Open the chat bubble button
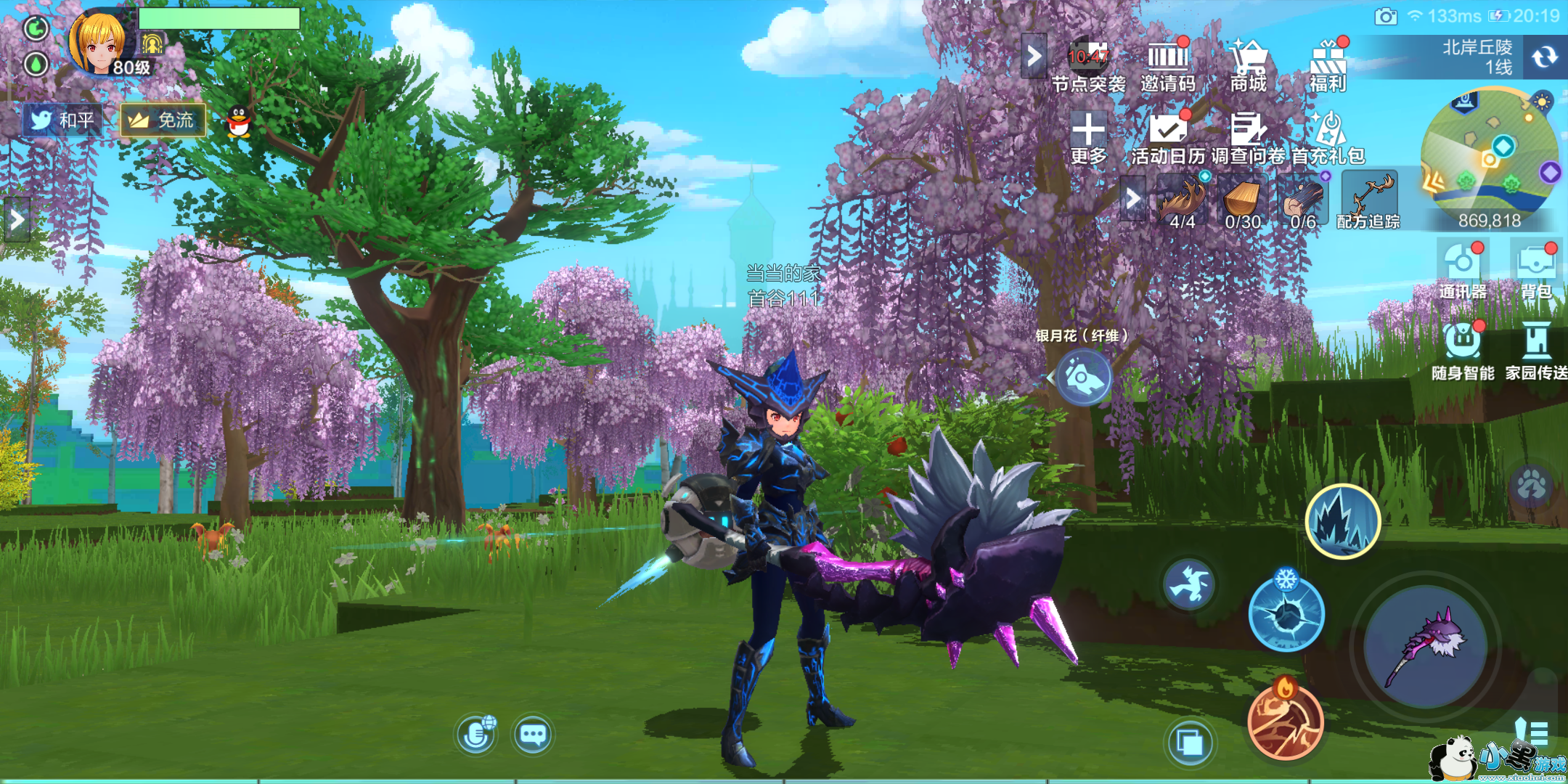Image resolution: width=1568 pixels, height=784 pixels. click(533, 735)
